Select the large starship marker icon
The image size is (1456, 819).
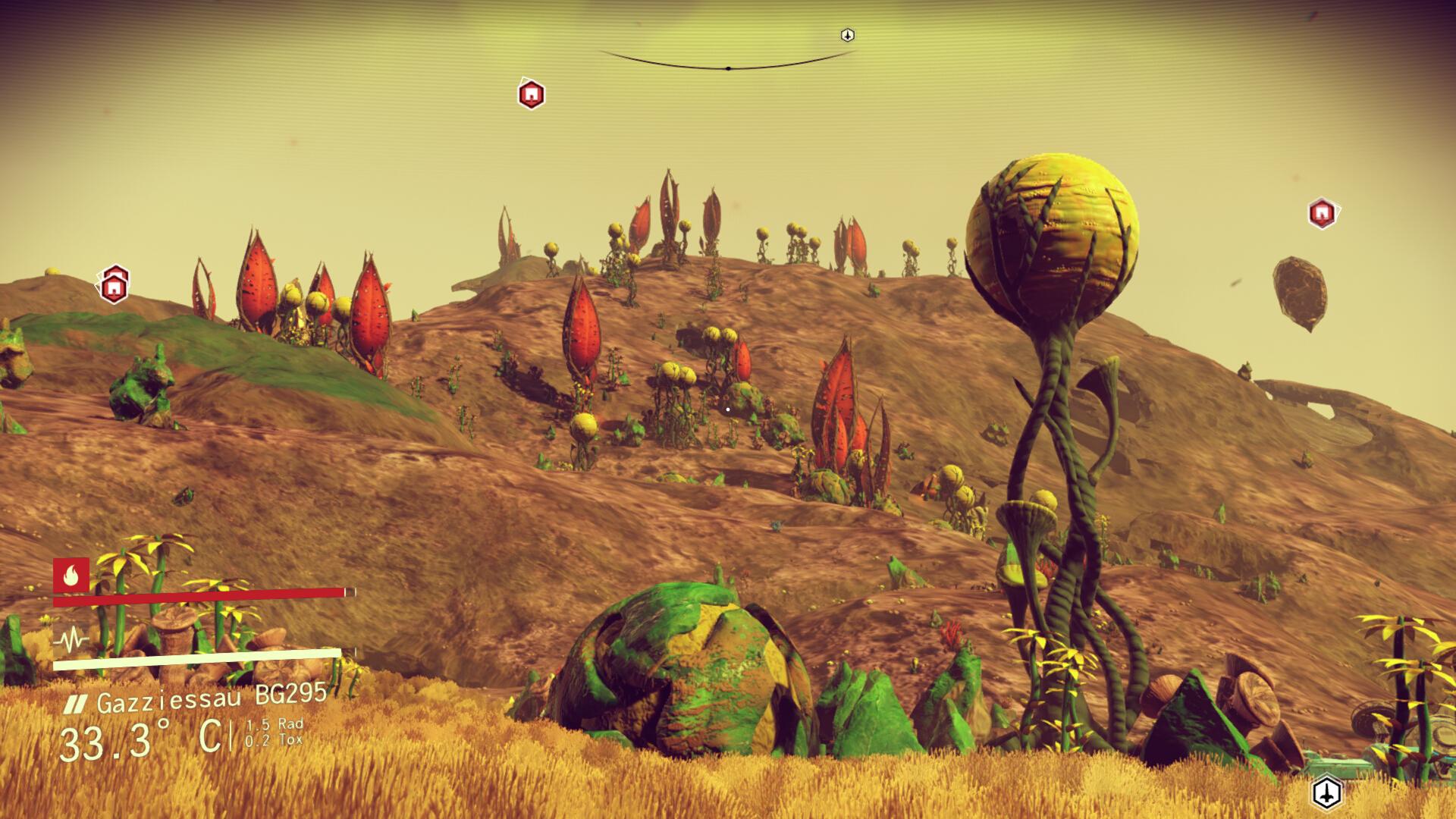[1326, 793]
